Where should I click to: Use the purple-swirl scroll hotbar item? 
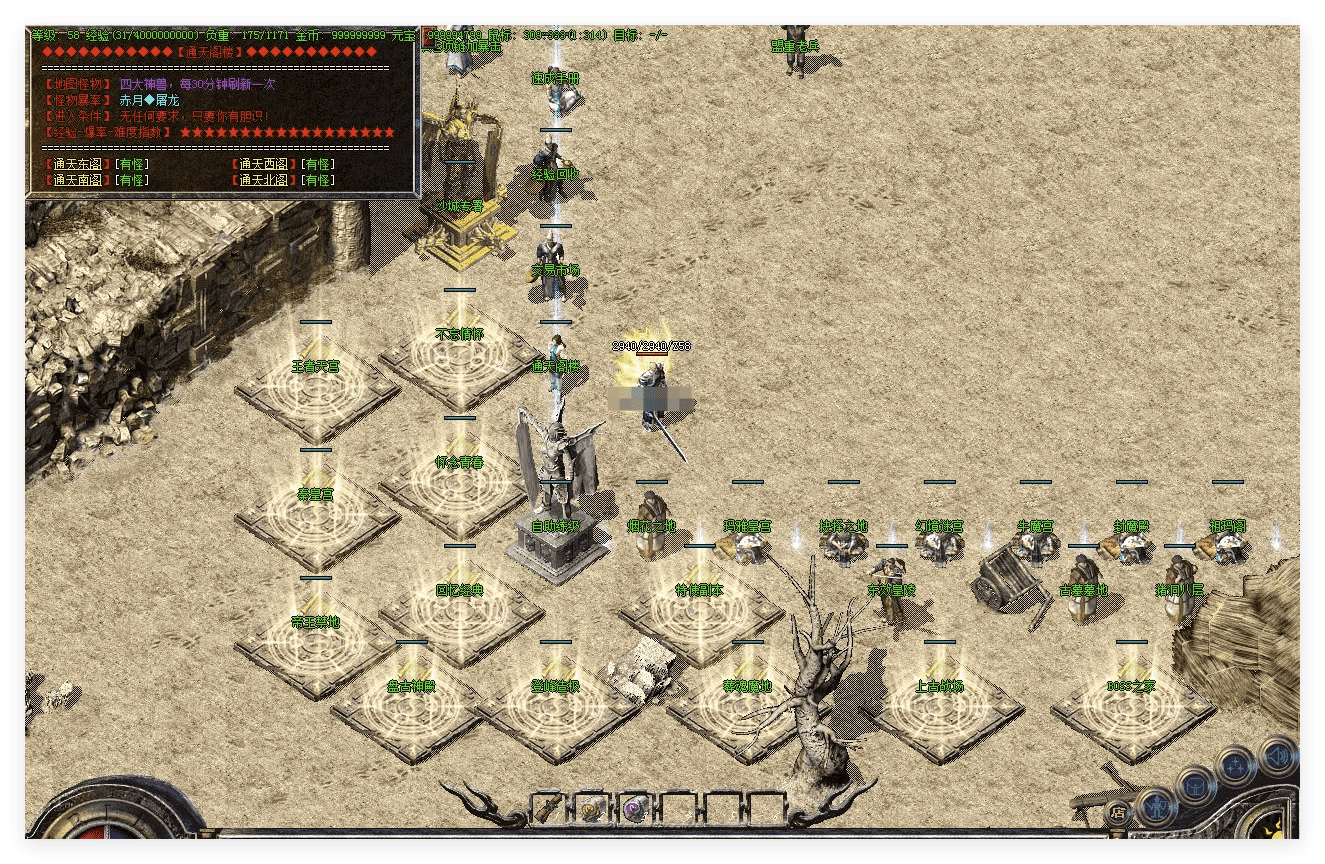633,808
